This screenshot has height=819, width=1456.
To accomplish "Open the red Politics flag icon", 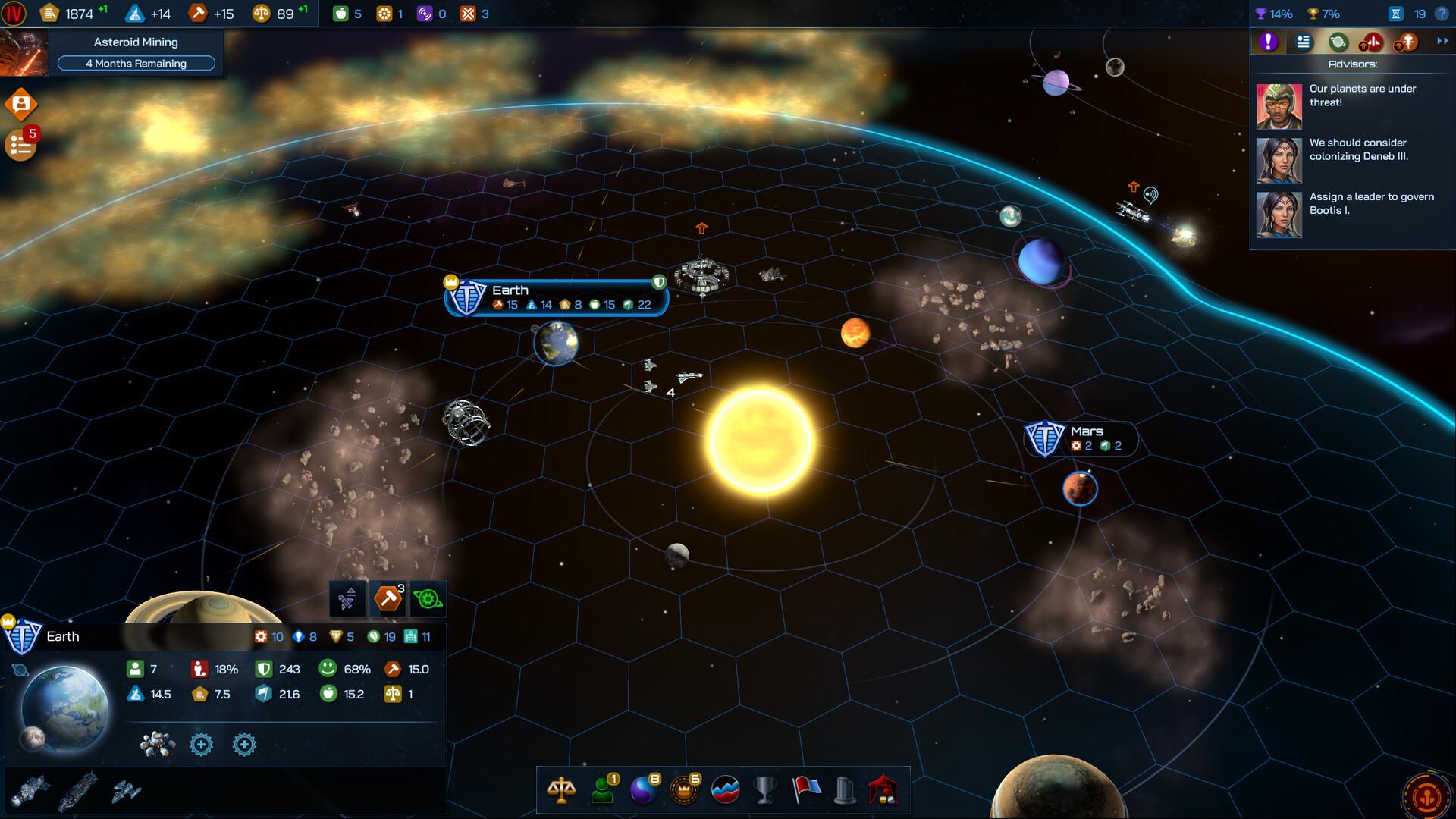I will coord(805,790).
